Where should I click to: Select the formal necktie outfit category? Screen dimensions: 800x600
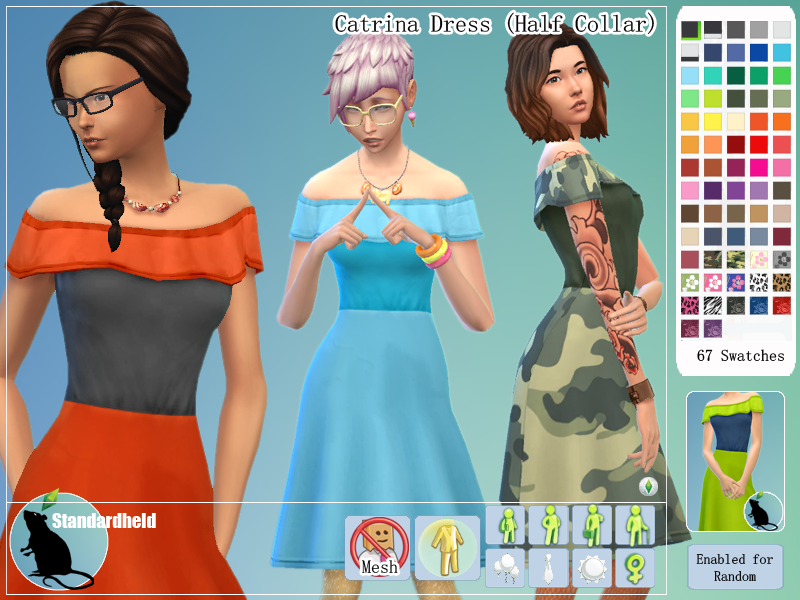(549, 567)
